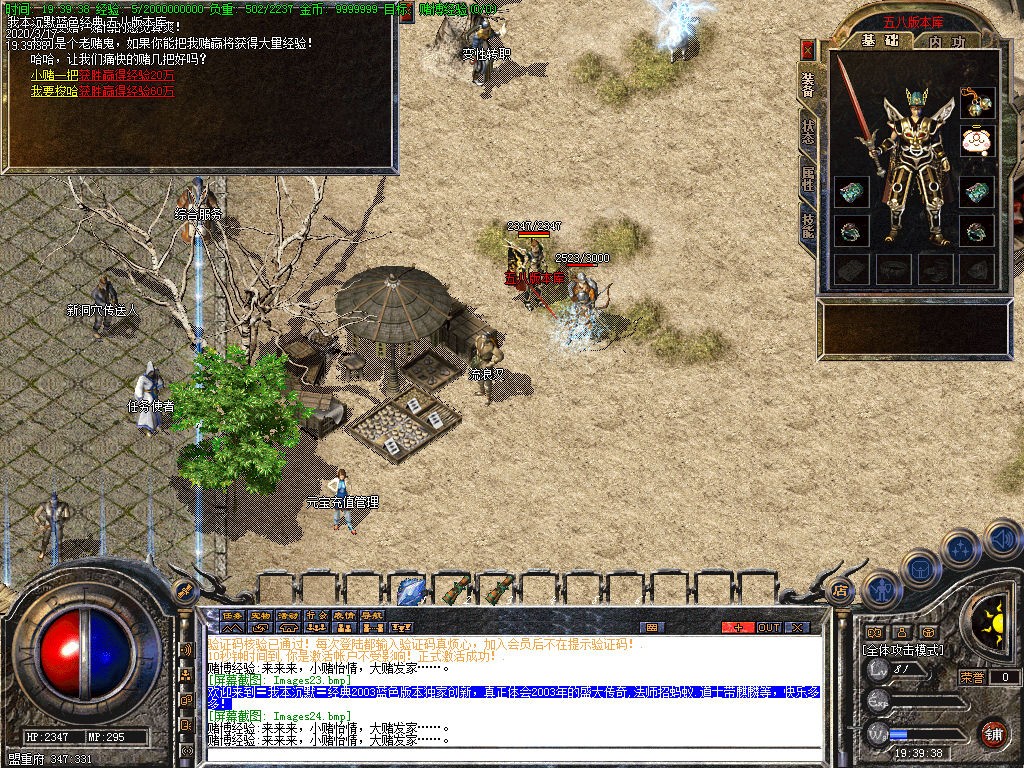Open the character status round button
The height and width of the screenshot is (768, 1024).
pos(879,589)
